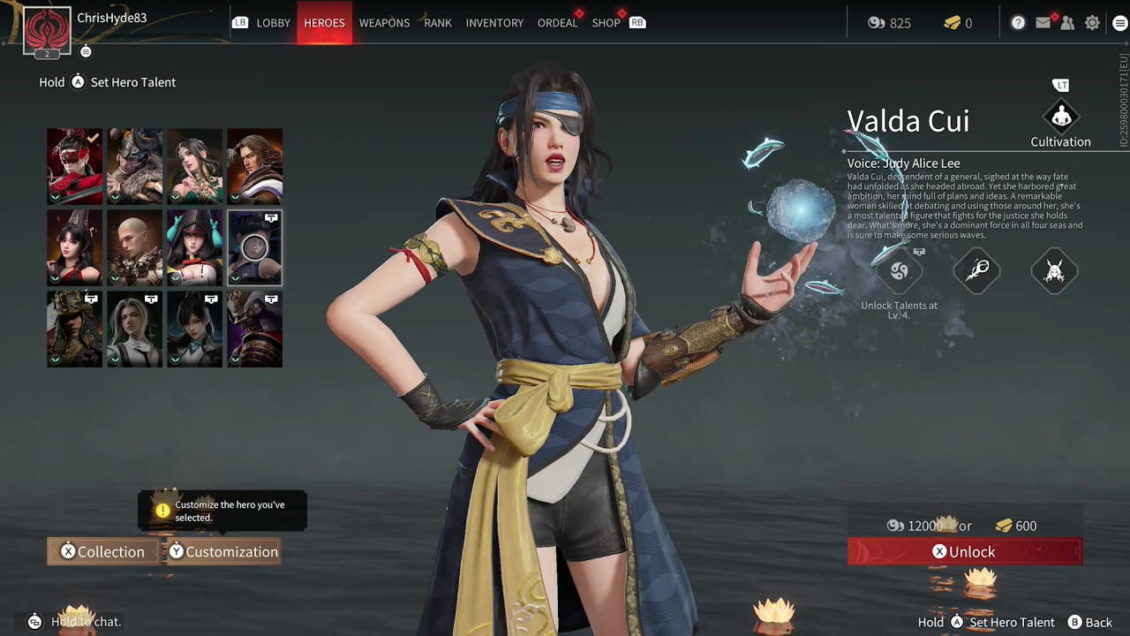Open the Weapons tab

[x=384, y=23]
